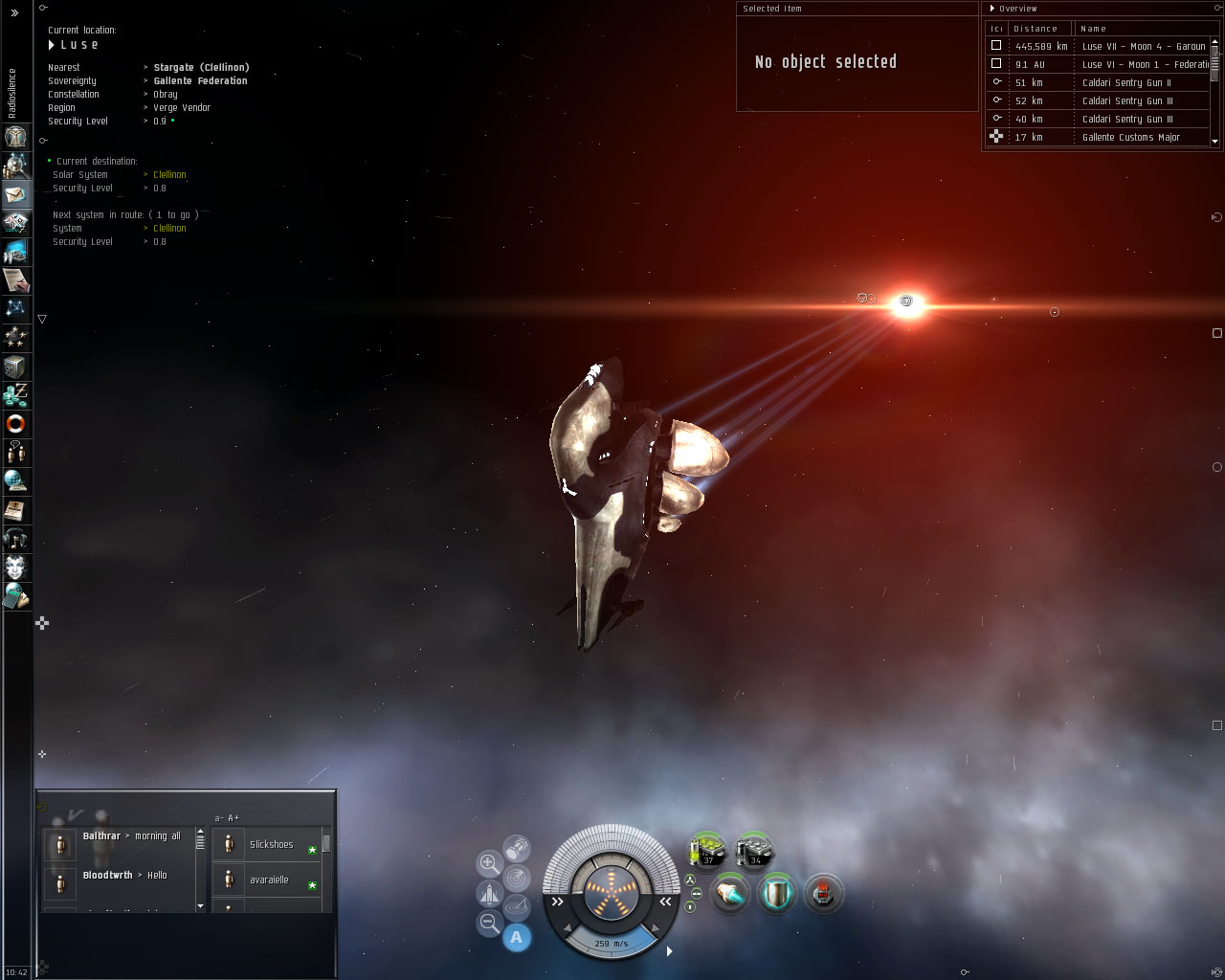Toggle the autopilot A button
The image size is (1225, 980).
516,936
